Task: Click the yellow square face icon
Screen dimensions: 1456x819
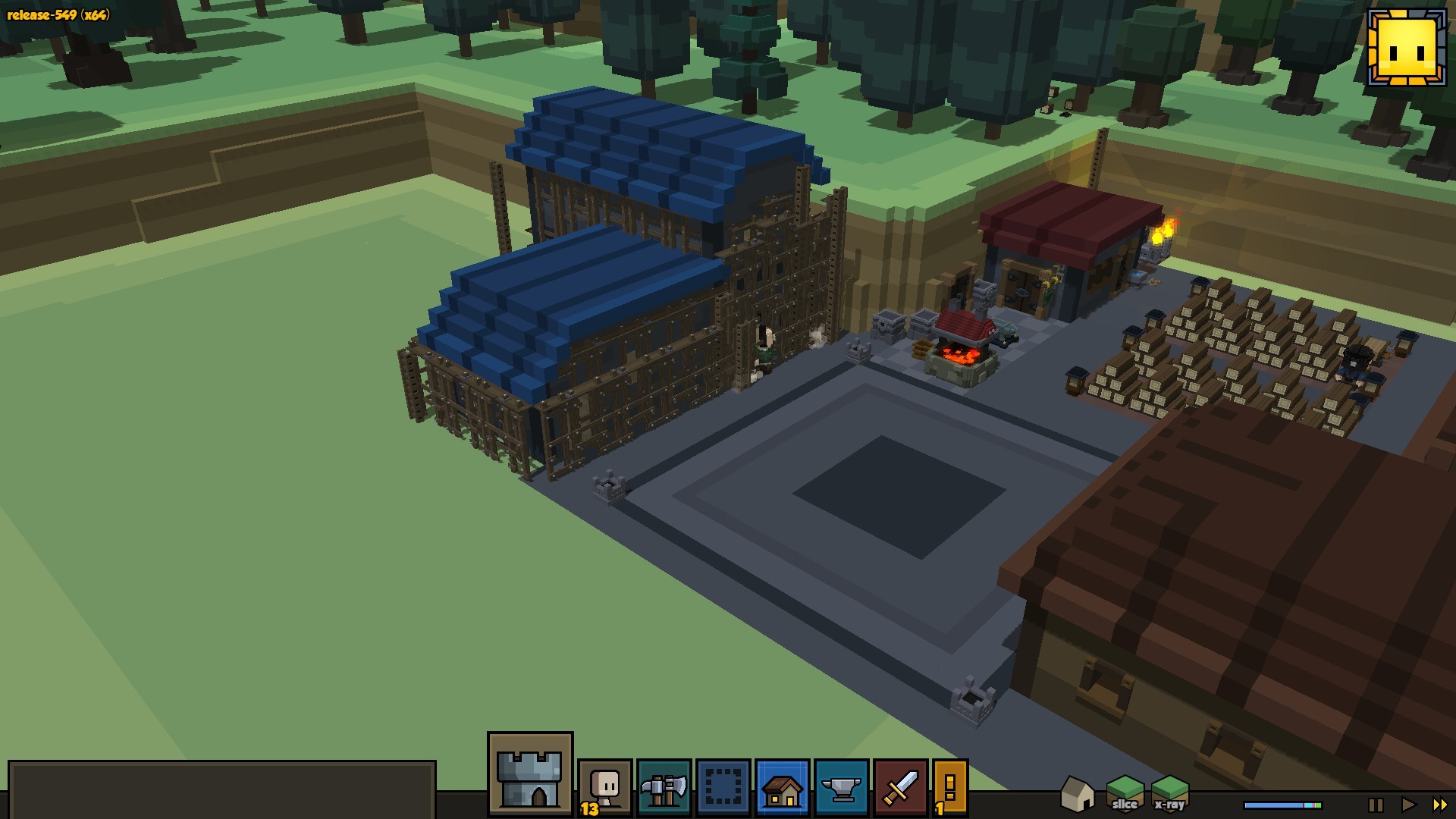Action: pyautogui.click(x=1407, y=48)
